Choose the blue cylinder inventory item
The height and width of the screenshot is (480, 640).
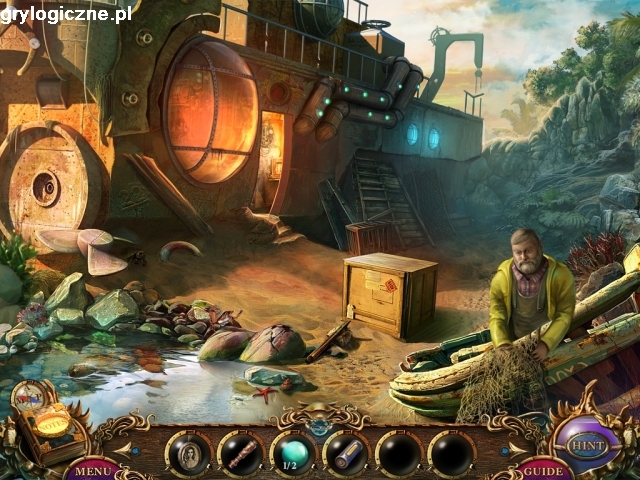coord(345,452)
